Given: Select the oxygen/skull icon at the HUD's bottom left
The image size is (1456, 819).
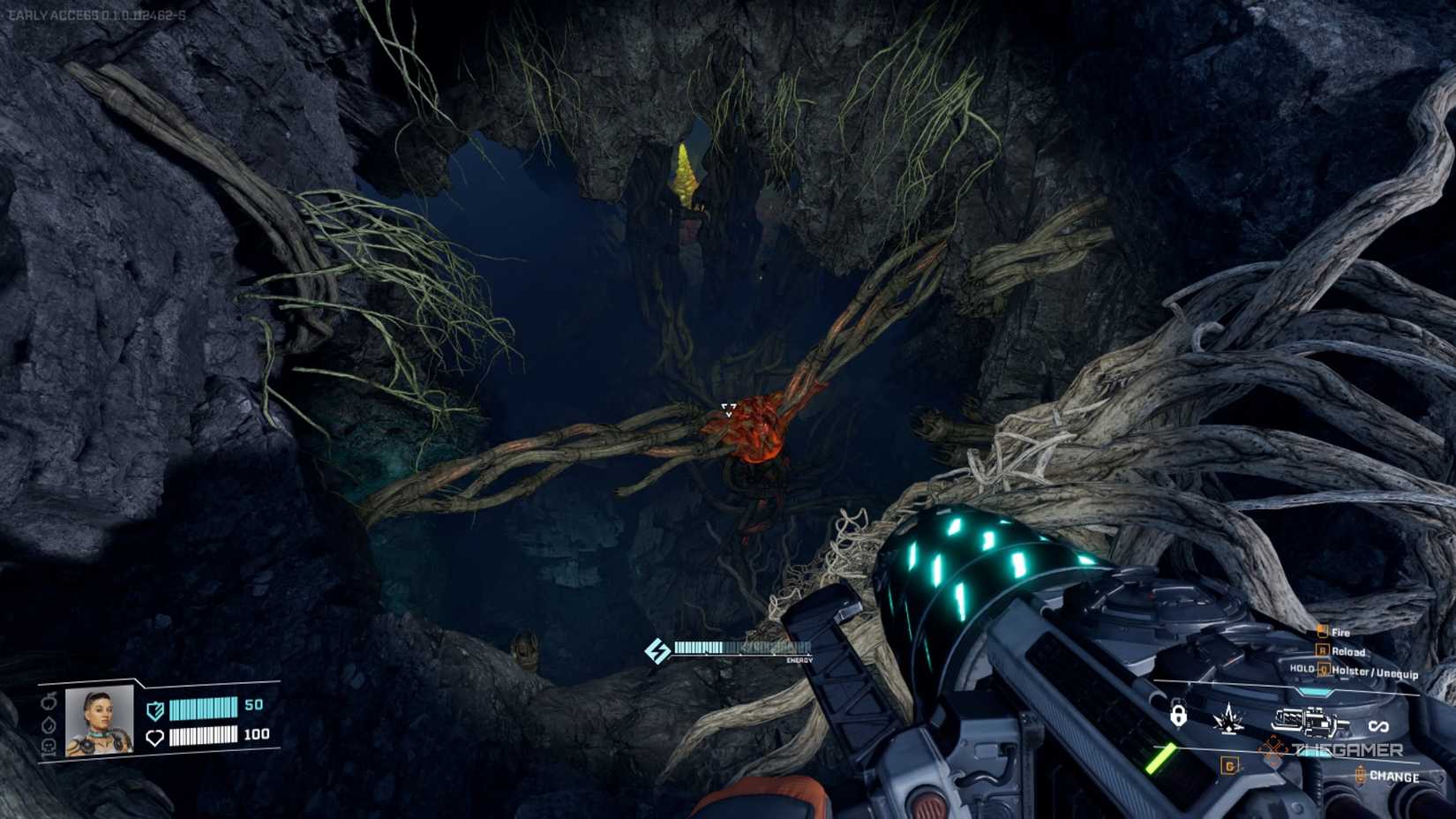Looking at the screenshot, I should [x=49, y=747].
